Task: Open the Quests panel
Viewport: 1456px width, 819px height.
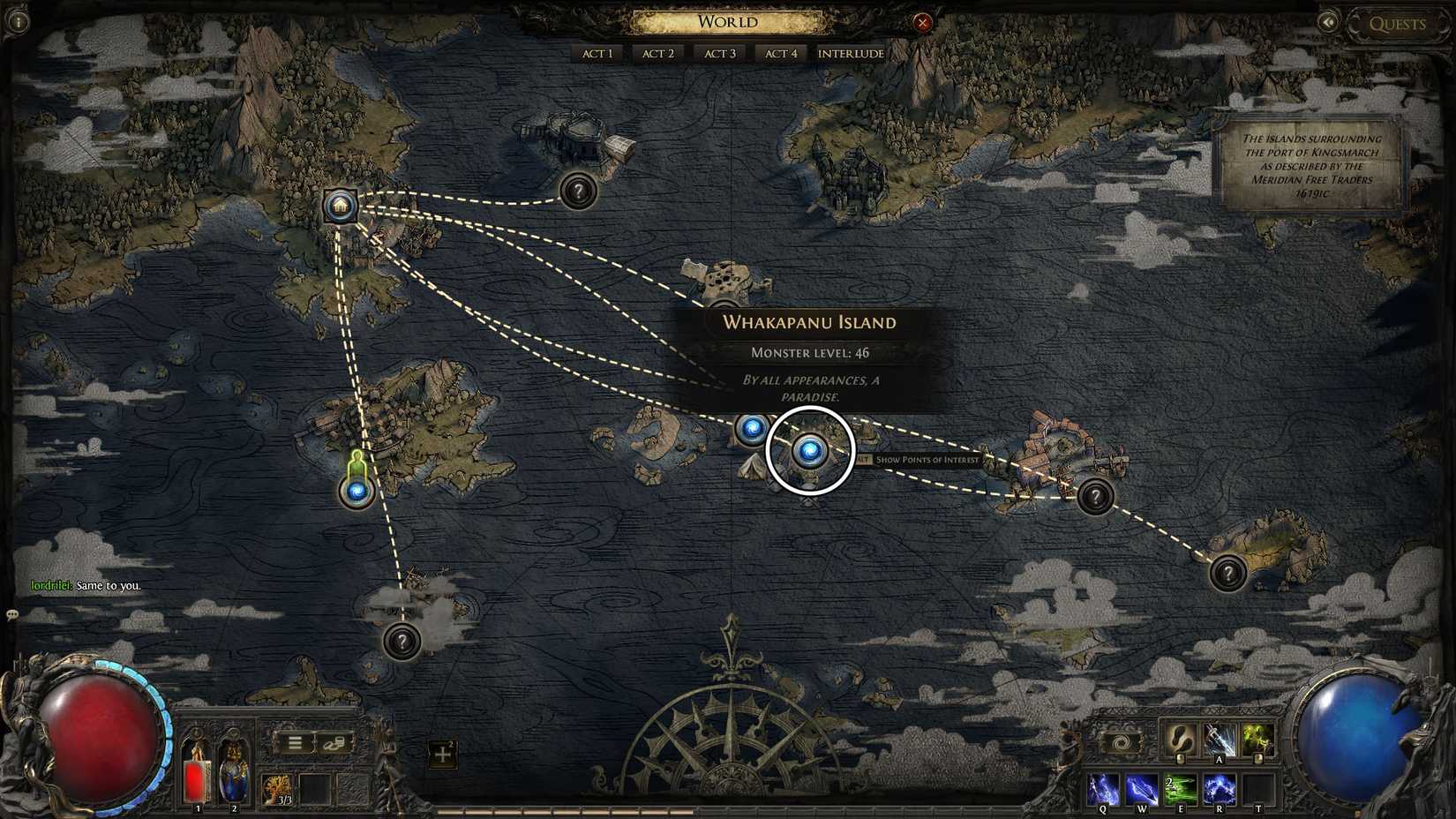Action: pyautogui.click(x=1397, y=24)
